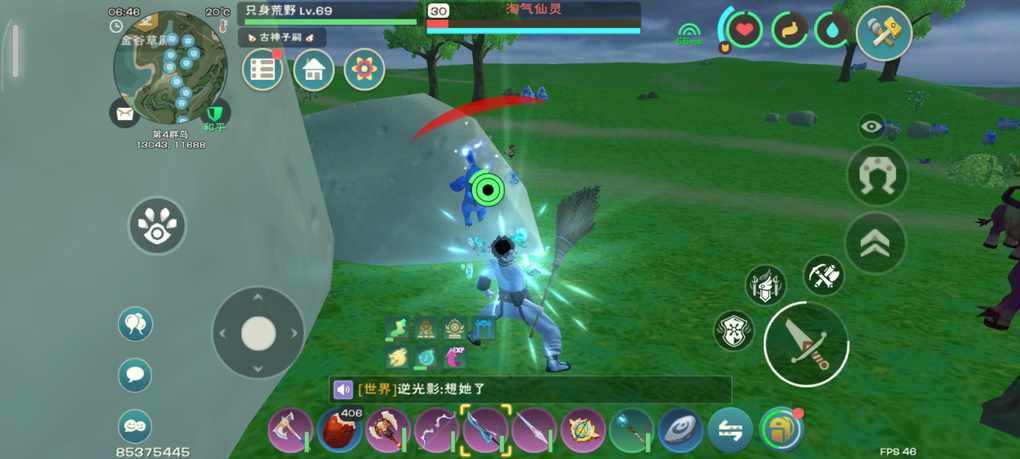This screenshot has width=1020, height=459.
Task: Open the circular minimap
Action: coord(170,66)
